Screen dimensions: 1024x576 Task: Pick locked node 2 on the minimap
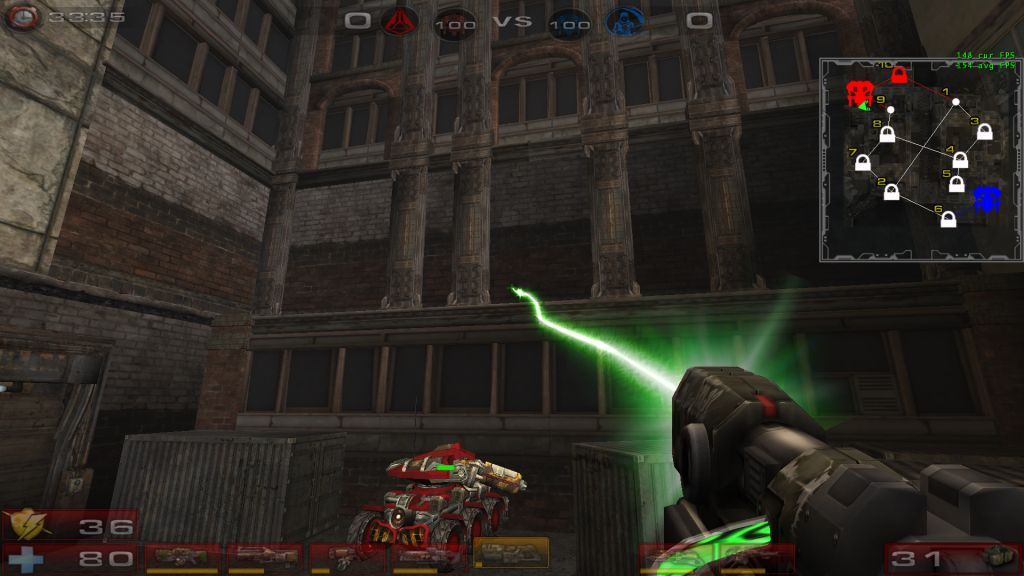point(891,192)
